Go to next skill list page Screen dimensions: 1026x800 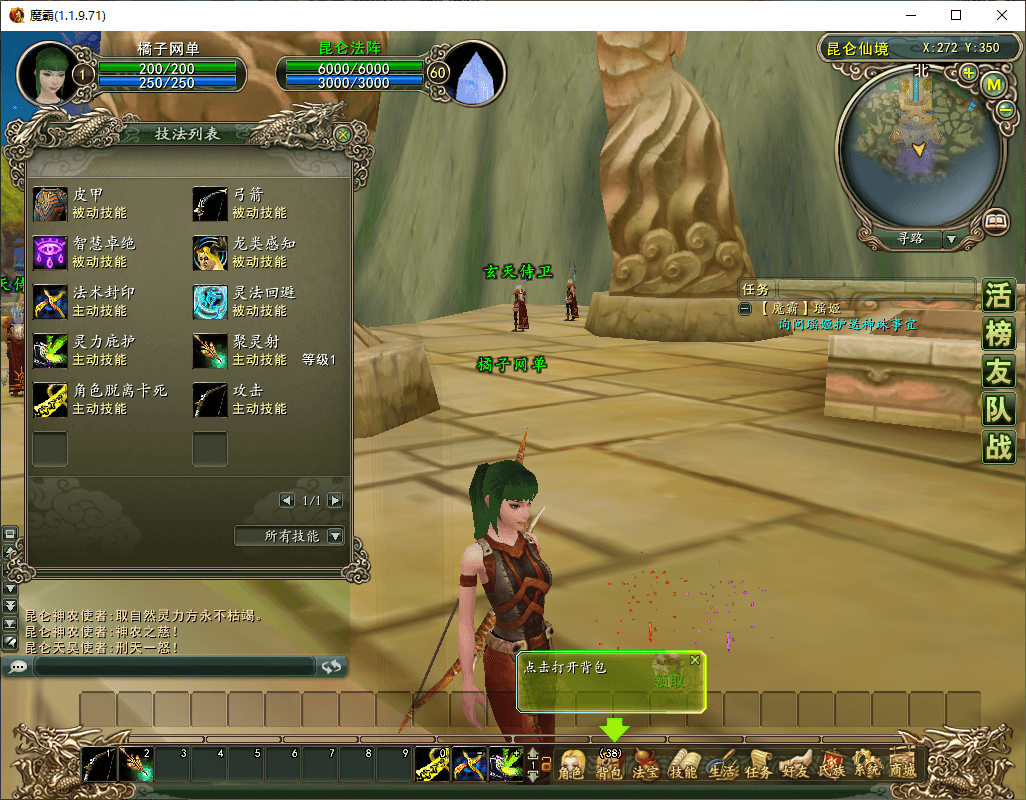point(335,500)
